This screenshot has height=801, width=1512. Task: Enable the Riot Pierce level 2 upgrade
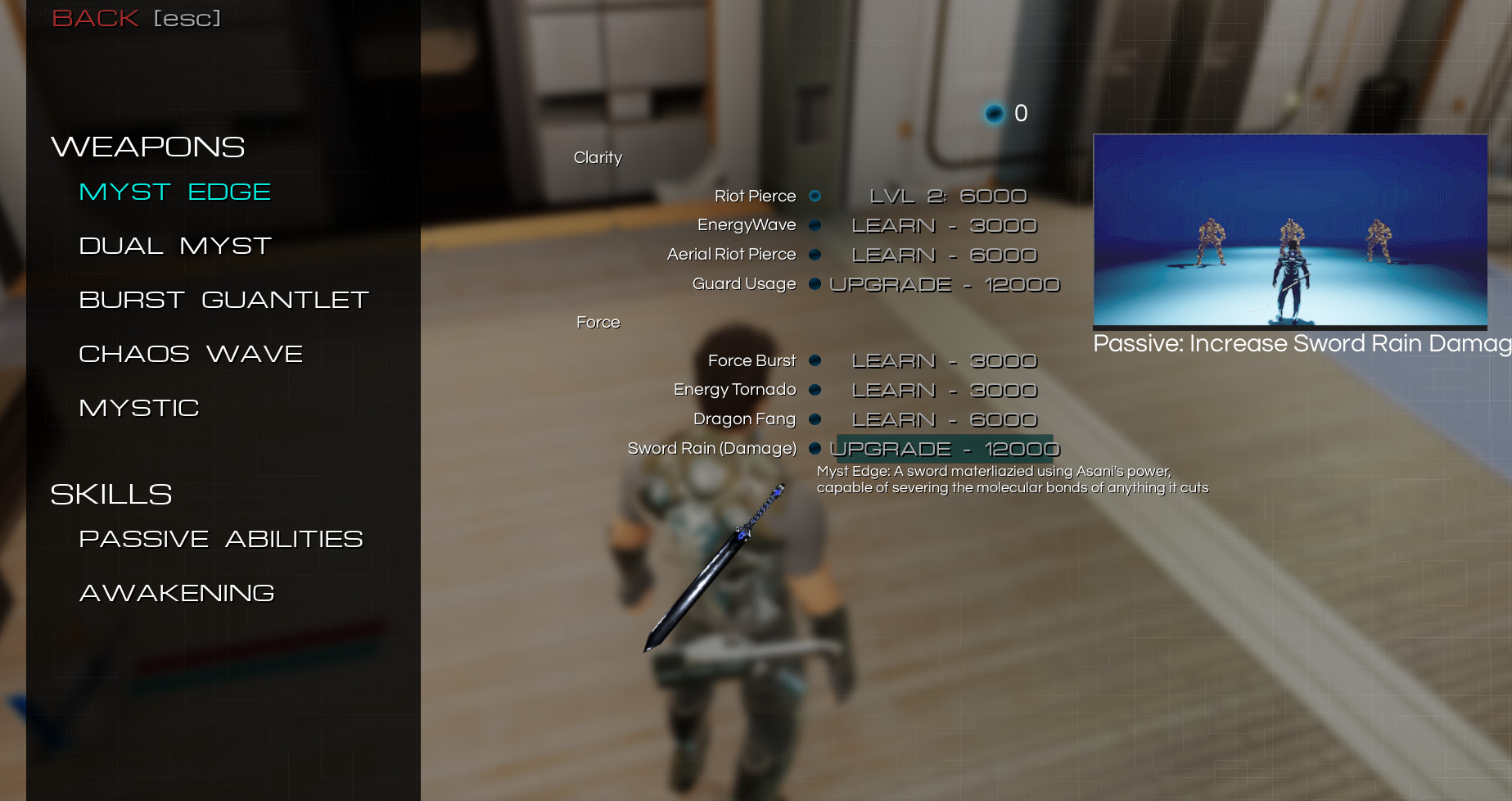pyautogui.click(x=947, y=196)
